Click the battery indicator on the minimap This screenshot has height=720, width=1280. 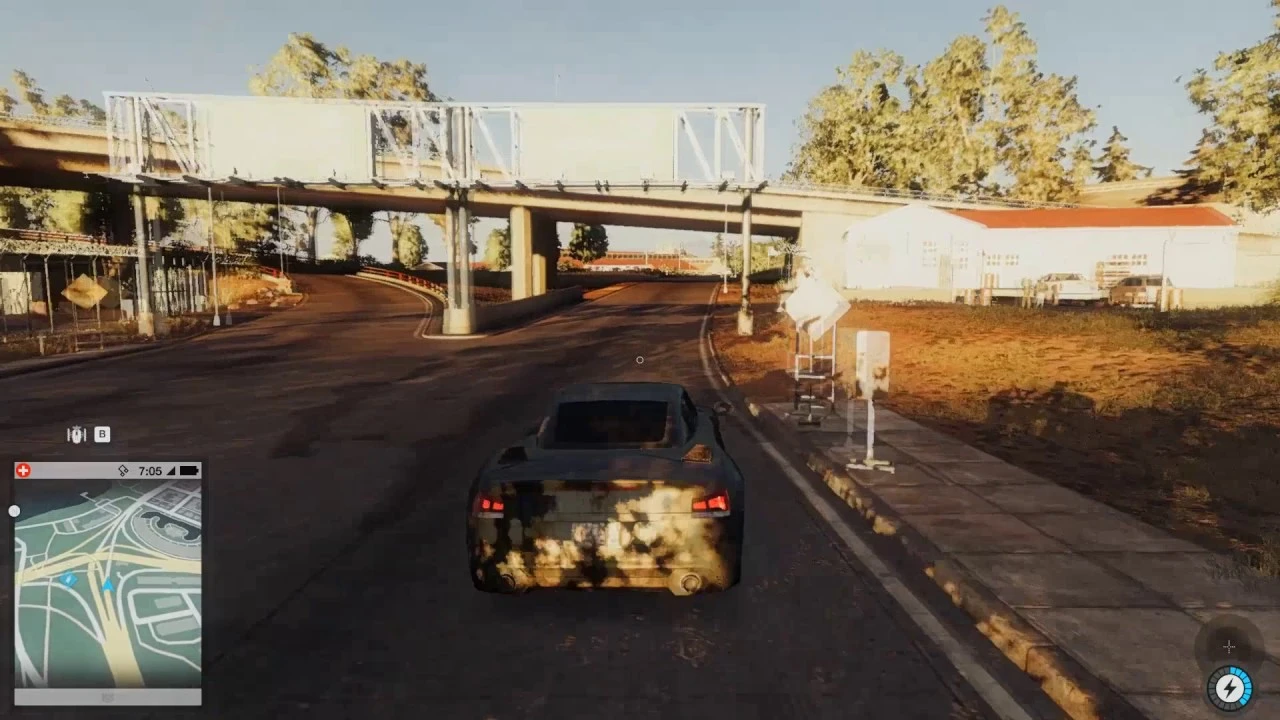187,470
